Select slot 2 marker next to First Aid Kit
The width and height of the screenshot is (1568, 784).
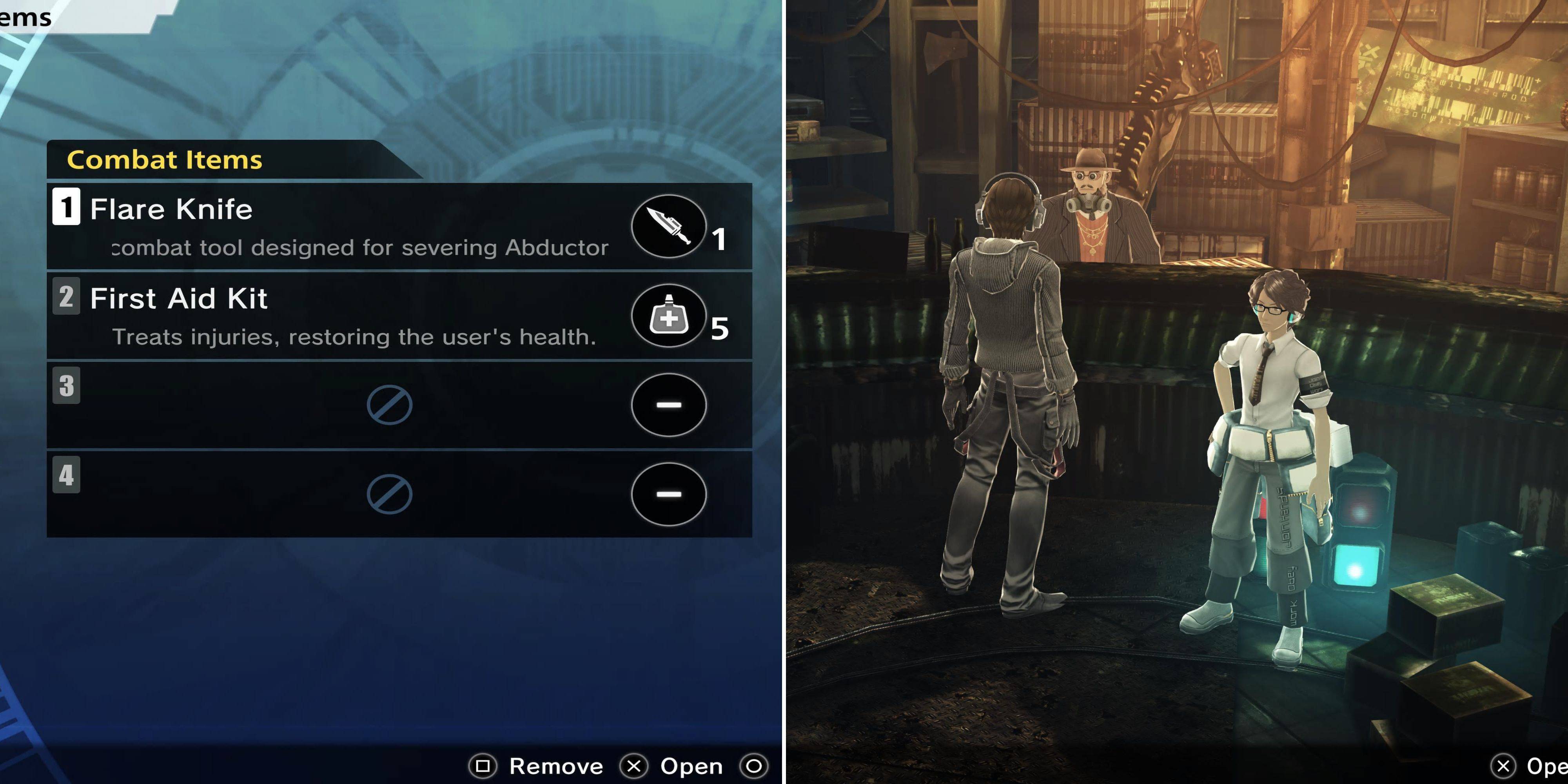pos(66,299)
